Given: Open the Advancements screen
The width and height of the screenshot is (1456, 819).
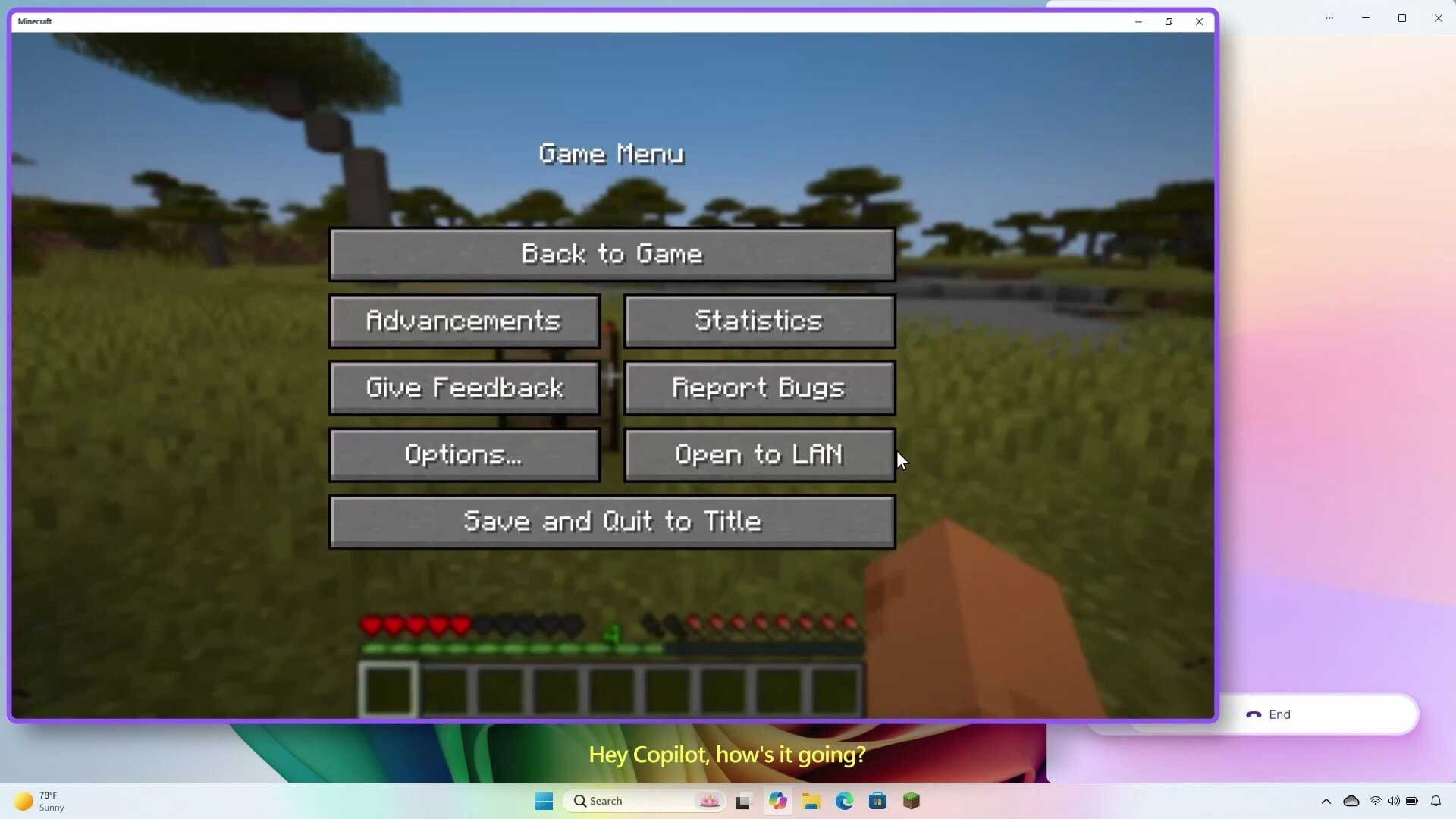Looking at the screenshot, I should click(463, 321).
